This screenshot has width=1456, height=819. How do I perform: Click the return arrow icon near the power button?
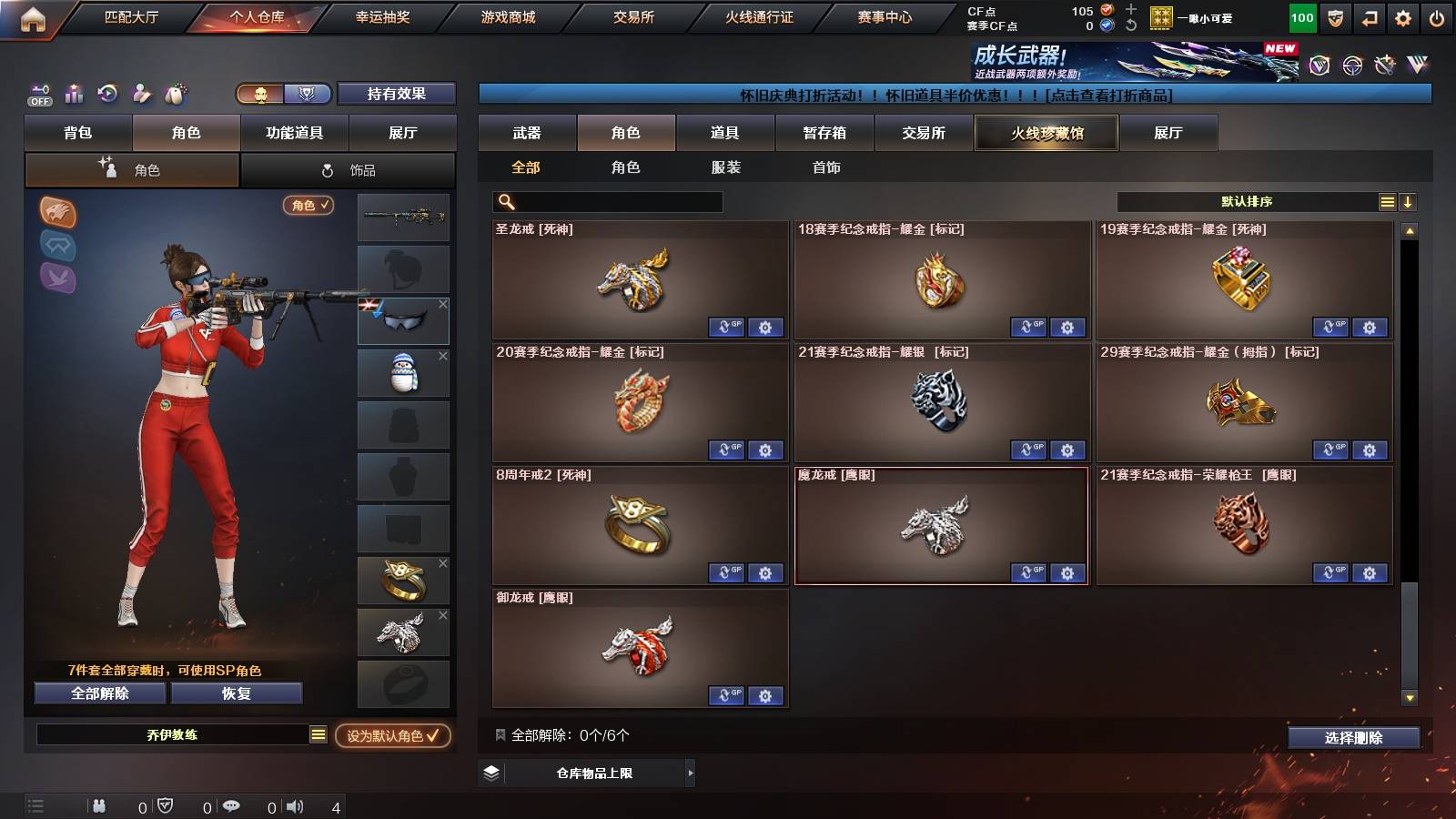pos(1369,16)
